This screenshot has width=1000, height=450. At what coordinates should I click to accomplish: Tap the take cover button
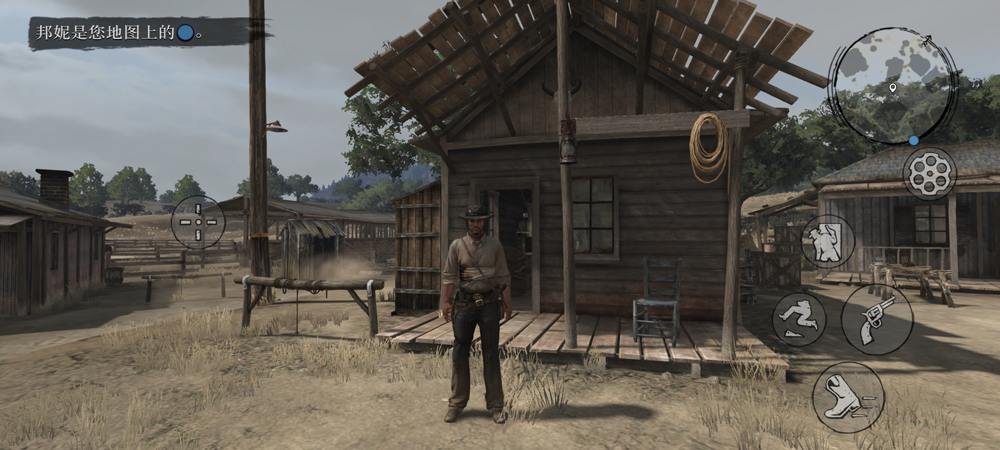pos(828,241)
